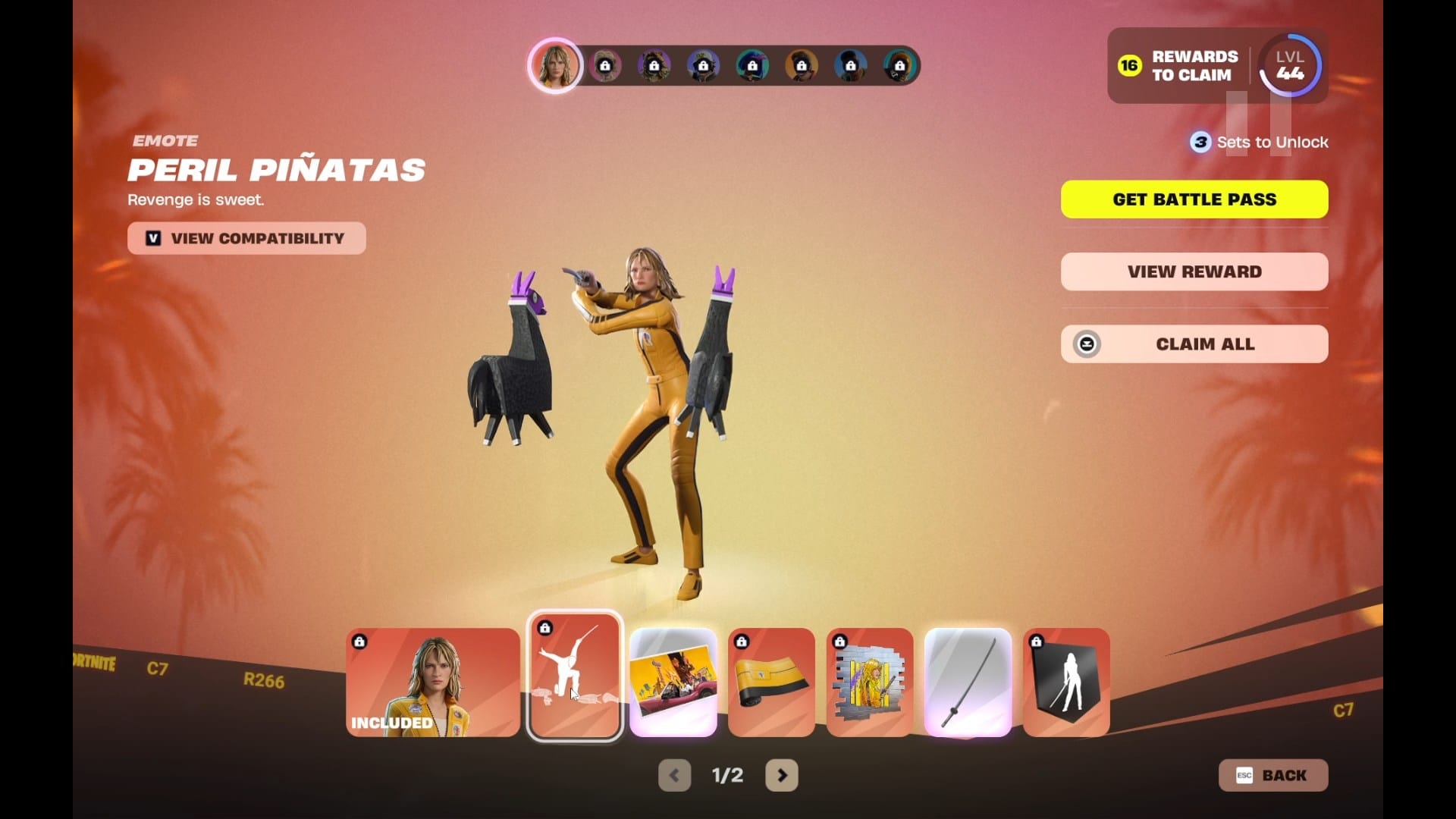Claim all rewards with CLAIM ALL
This screenshot has width=1456, height=819.
1194,344
